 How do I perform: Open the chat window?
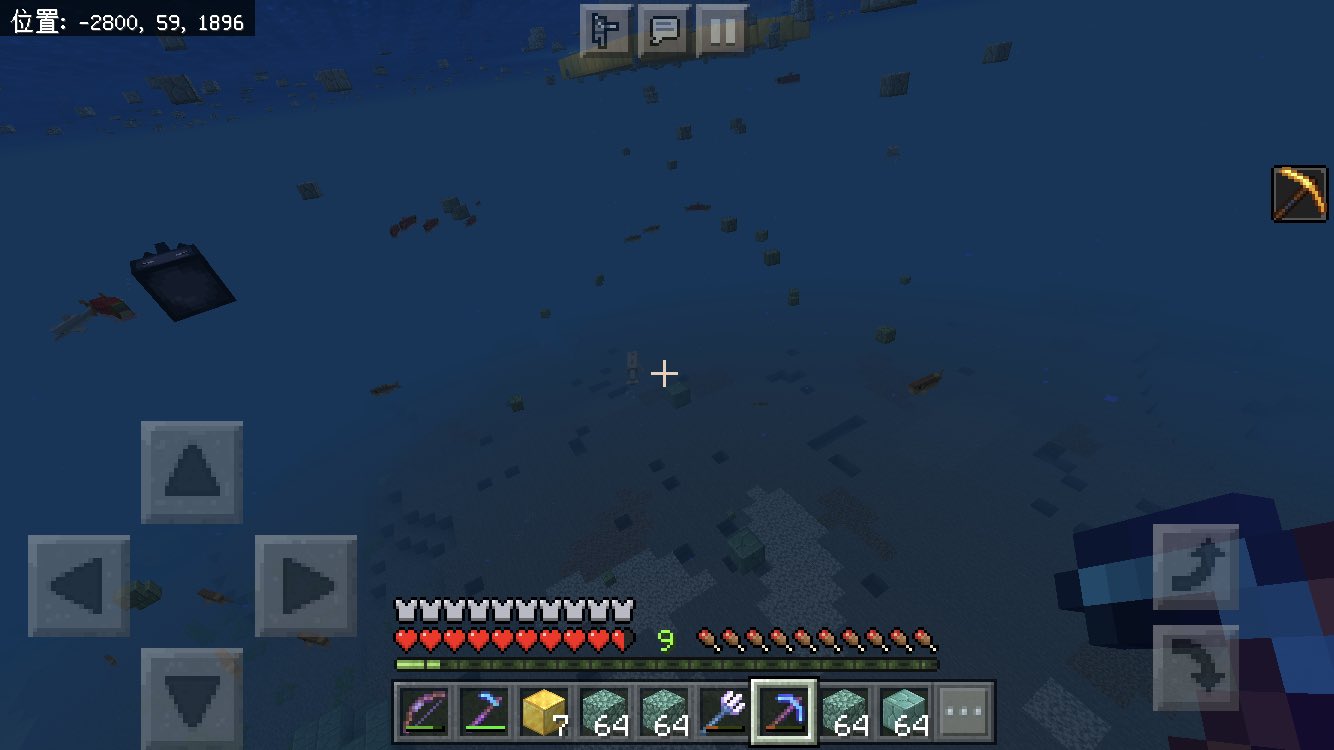tap(664, 31)
